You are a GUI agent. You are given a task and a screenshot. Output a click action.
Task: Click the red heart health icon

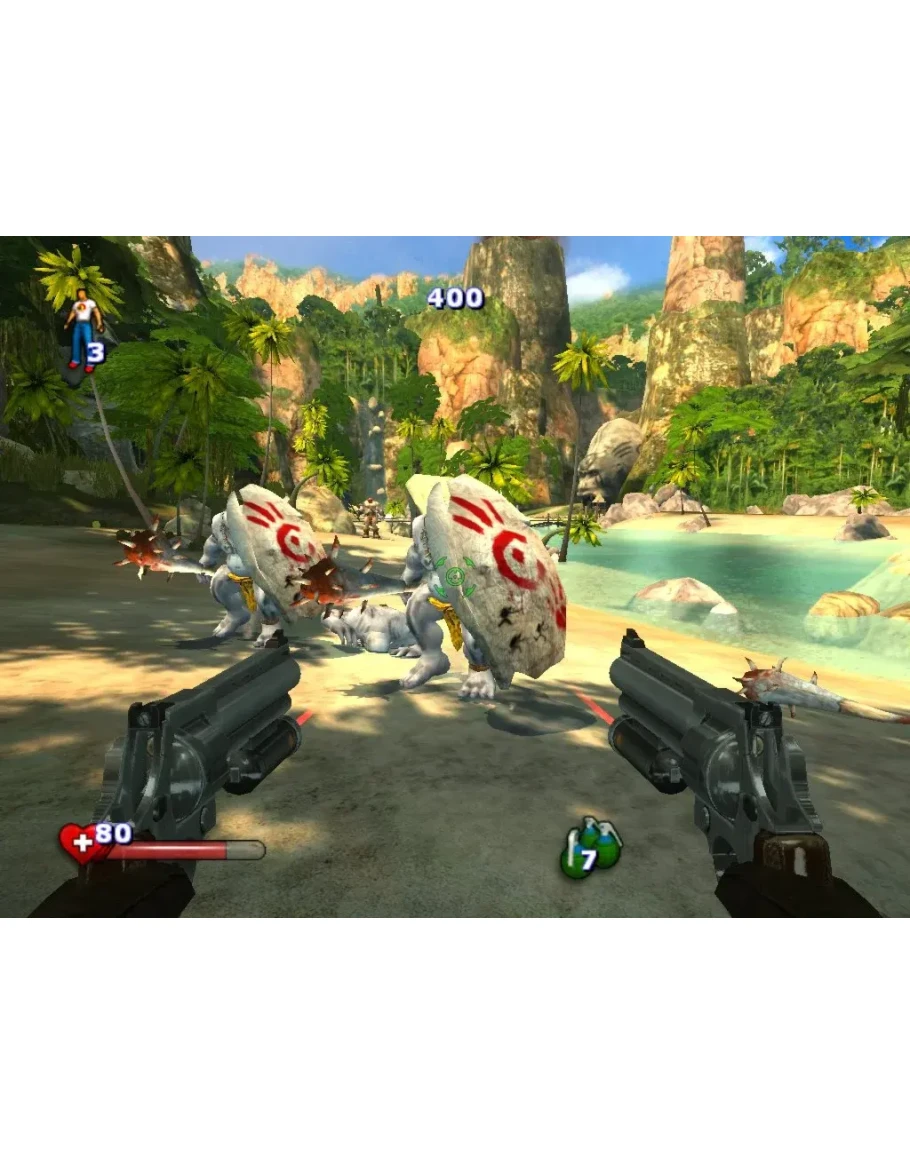(82, 843)
